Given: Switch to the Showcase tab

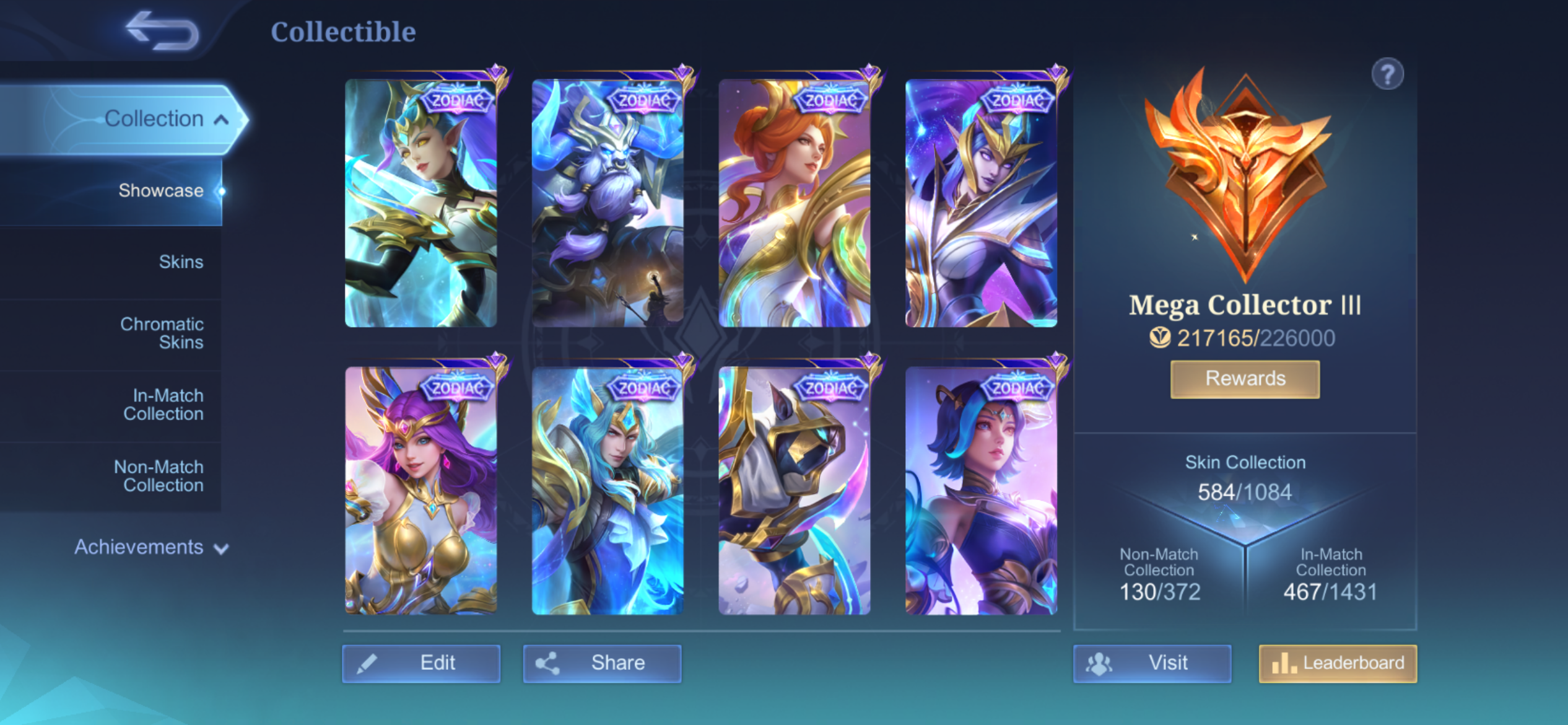Looking at the screenshot, I should [160, 191].
